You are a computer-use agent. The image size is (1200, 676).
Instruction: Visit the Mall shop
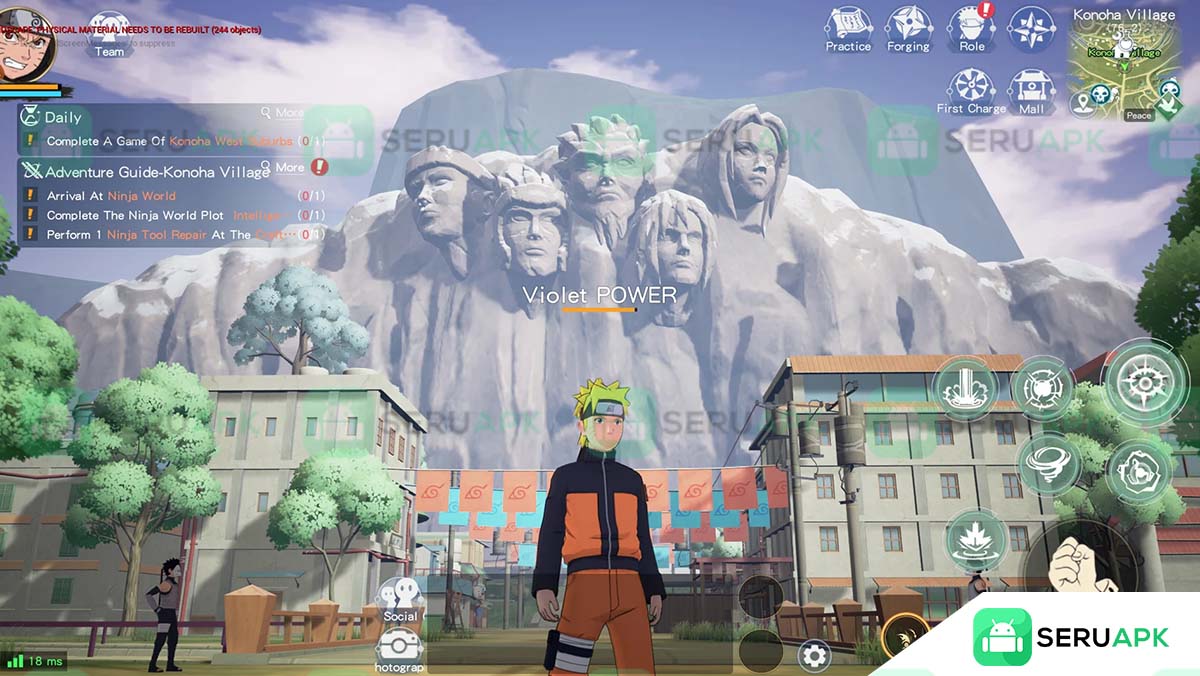coord(1031,90)
